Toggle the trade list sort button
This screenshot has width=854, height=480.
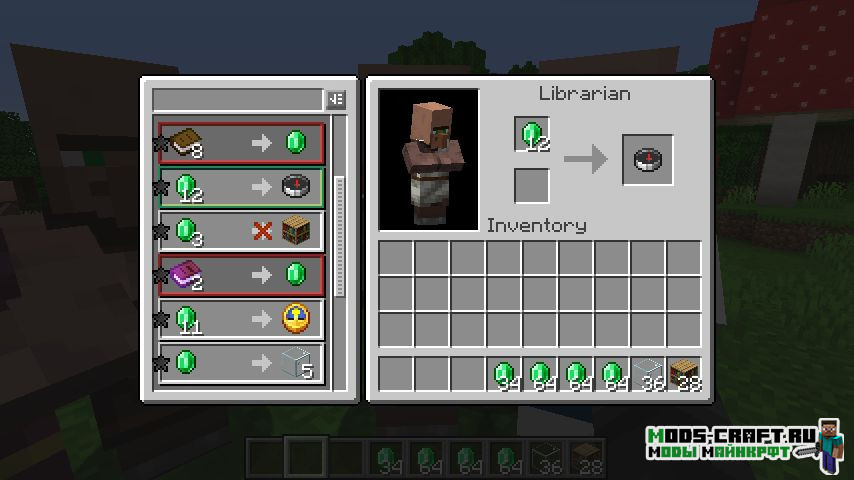click(336, 100)
